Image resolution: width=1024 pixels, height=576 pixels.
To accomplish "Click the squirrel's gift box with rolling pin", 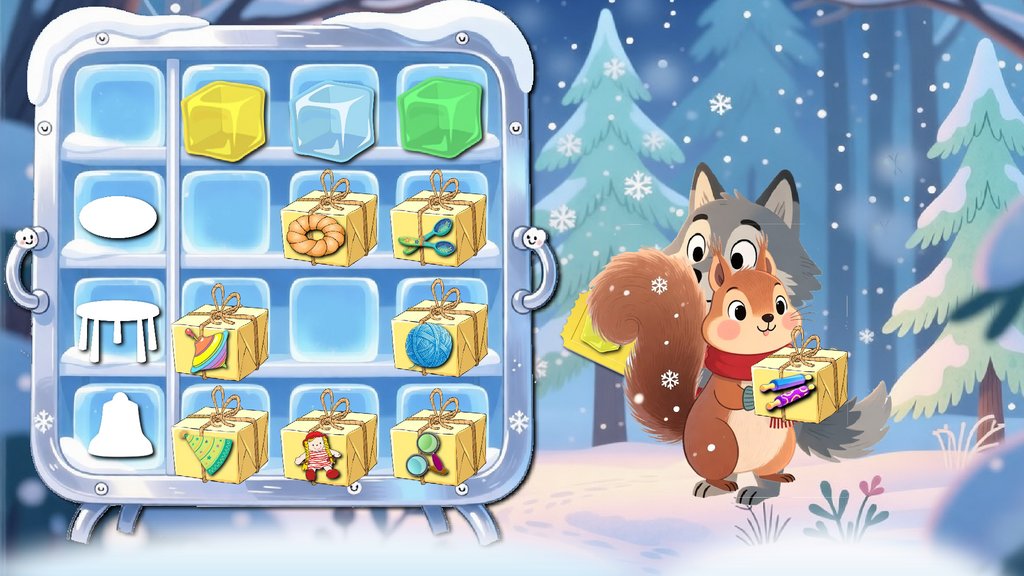I will click(x=798, y=382).
